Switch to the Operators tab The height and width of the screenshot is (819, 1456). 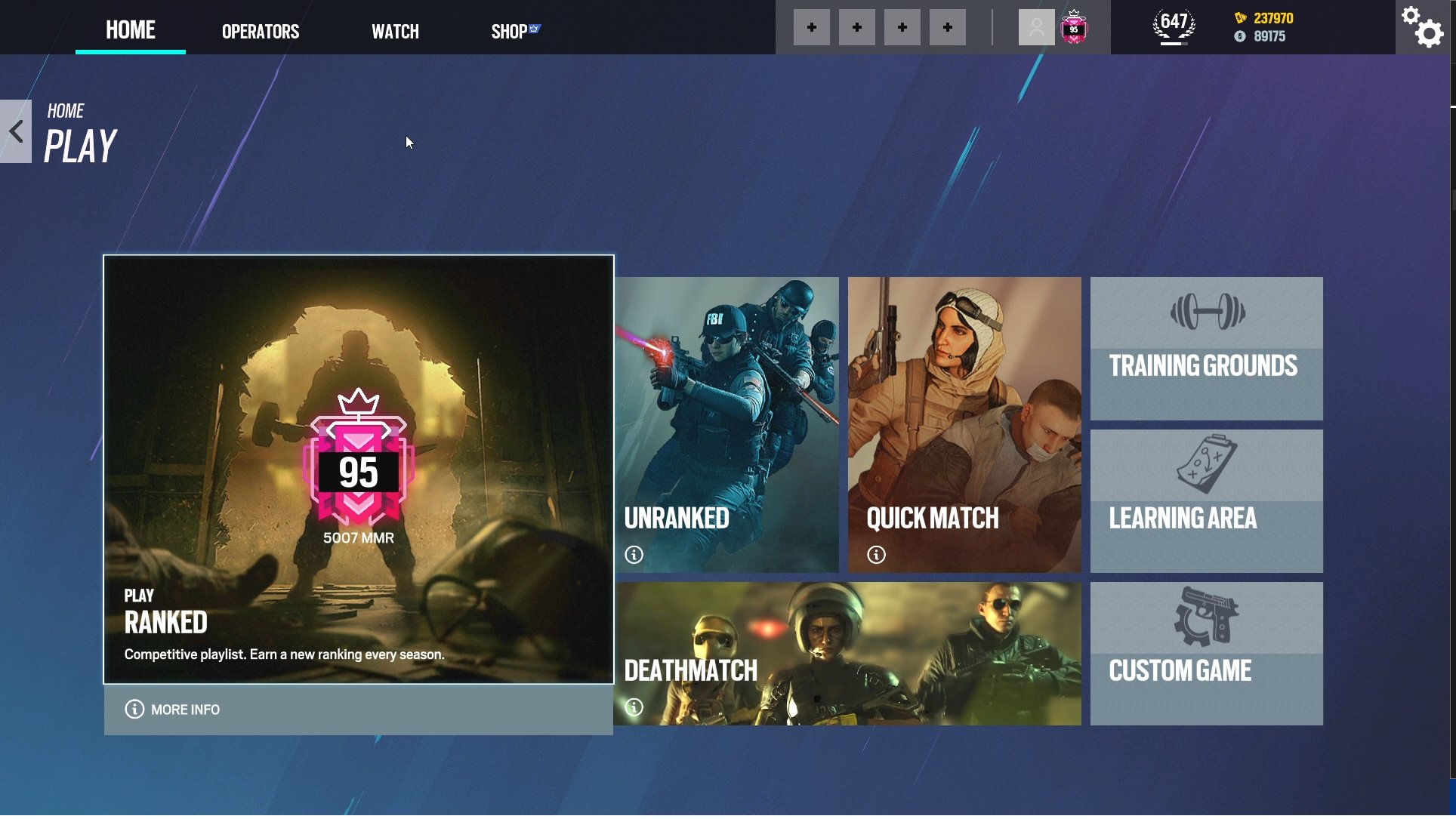point(260,31)
